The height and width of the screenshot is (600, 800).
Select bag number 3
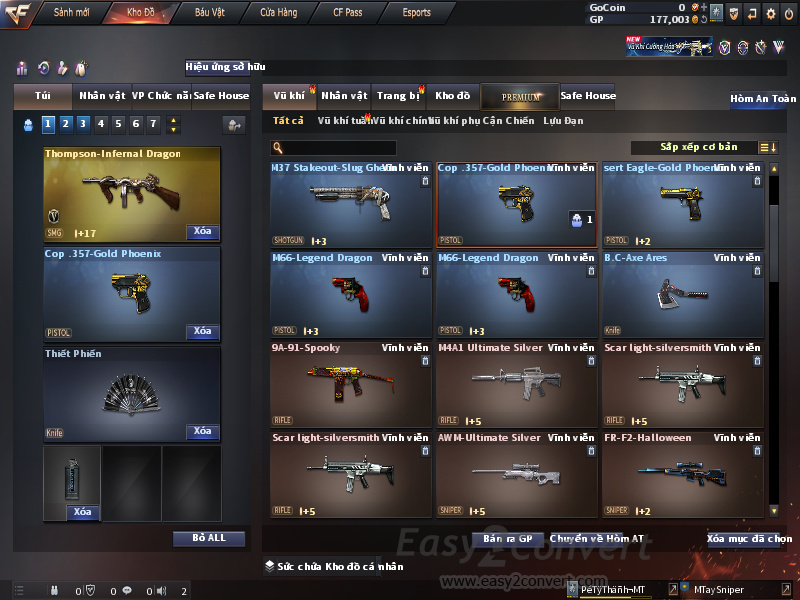[x=83, y=124]
